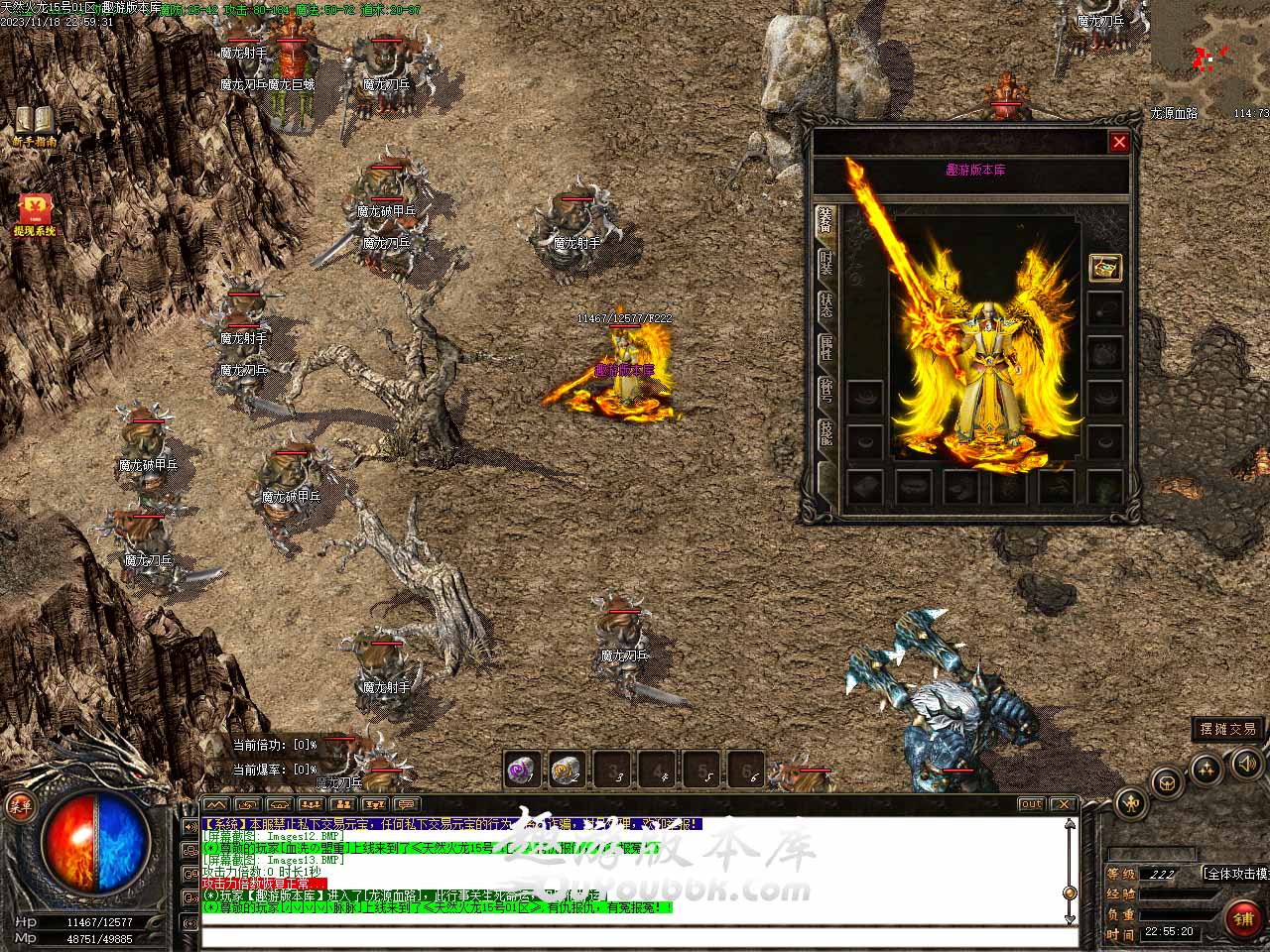Open the 状态 status tab
The image size is (1270, 952).
pyautogui.click(x=825, y=305)
